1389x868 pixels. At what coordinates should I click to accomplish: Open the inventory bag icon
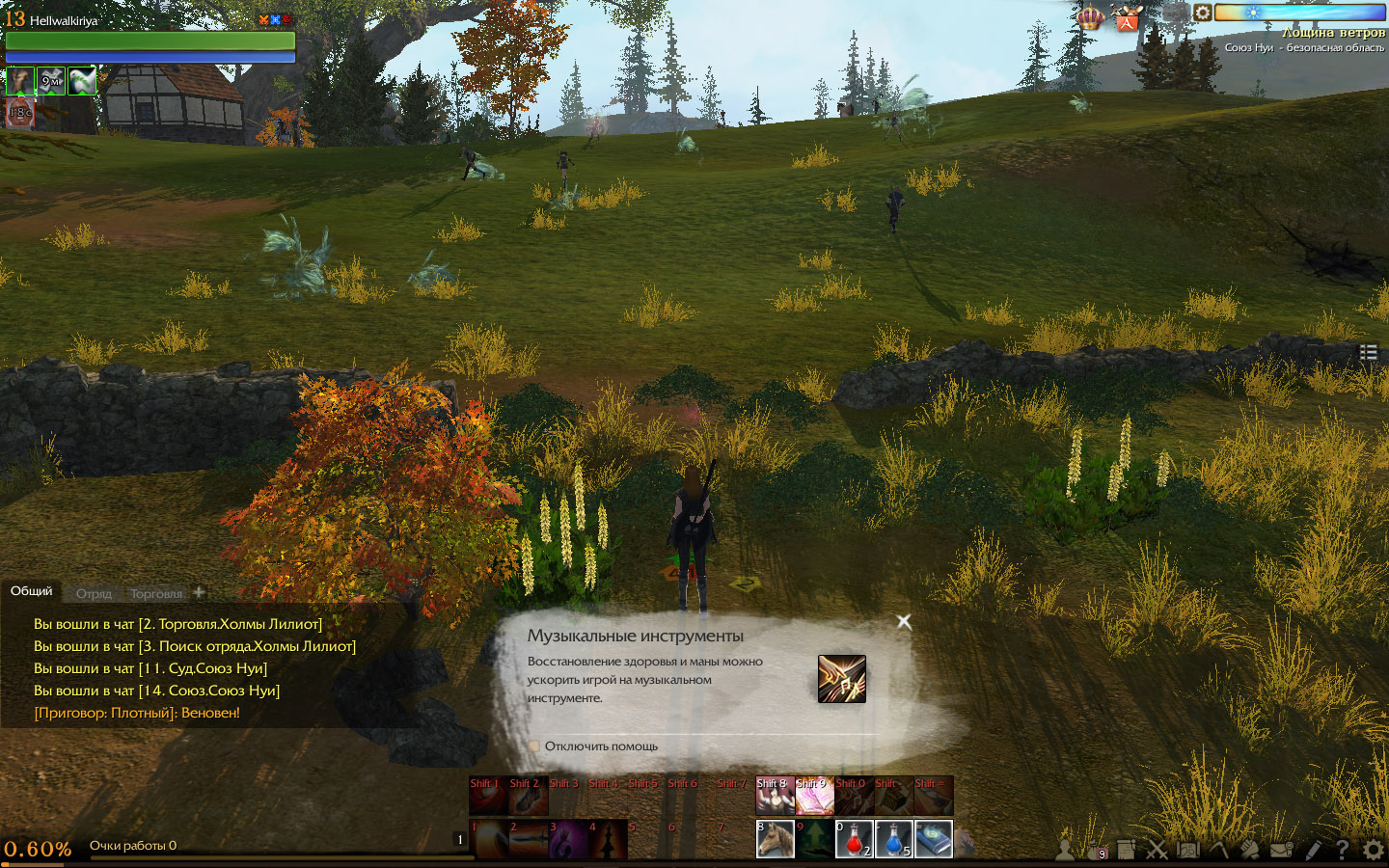point(1094,851)
